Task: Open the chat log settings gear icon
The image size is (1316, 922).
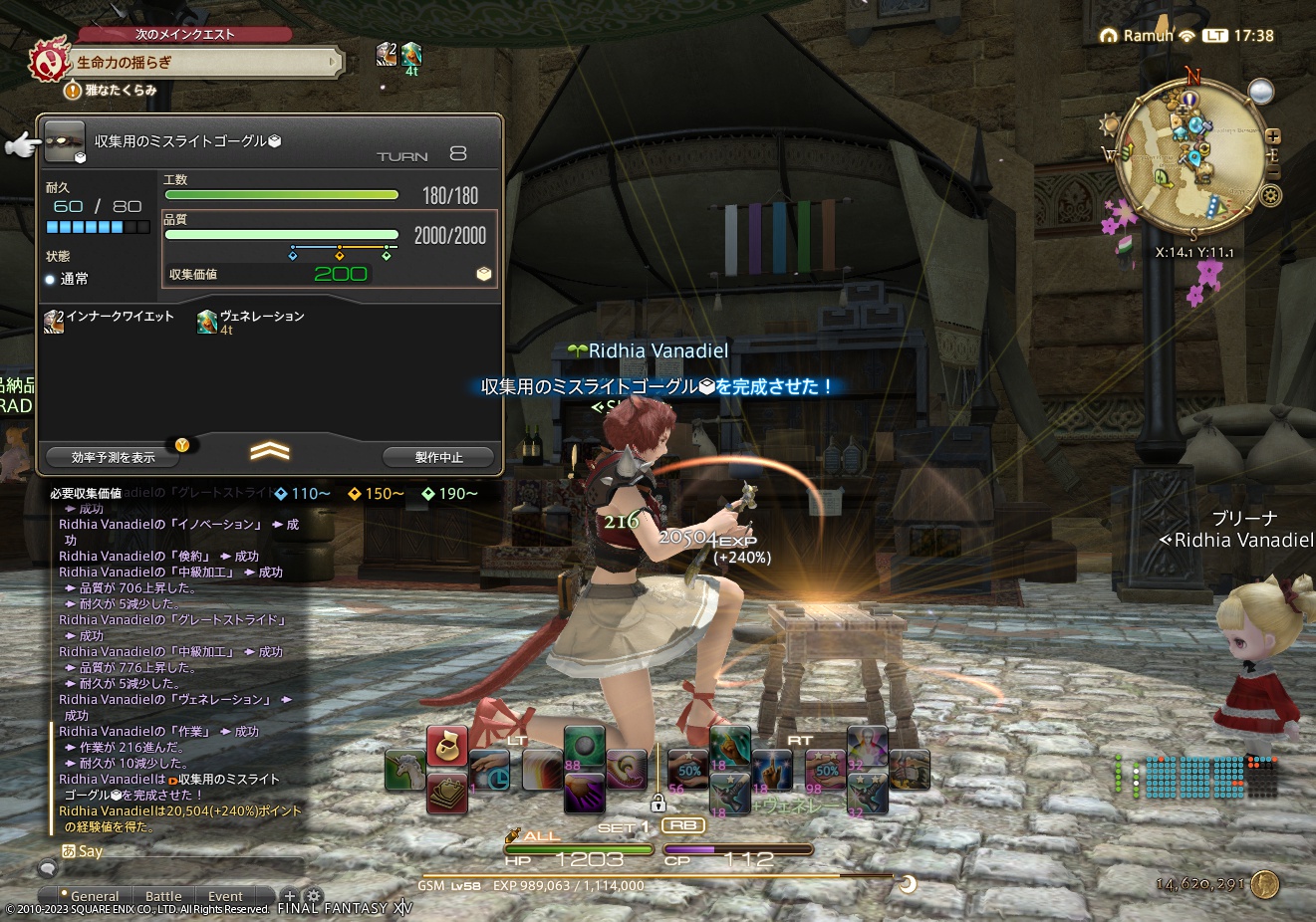Action: click(x=313, y=895)
